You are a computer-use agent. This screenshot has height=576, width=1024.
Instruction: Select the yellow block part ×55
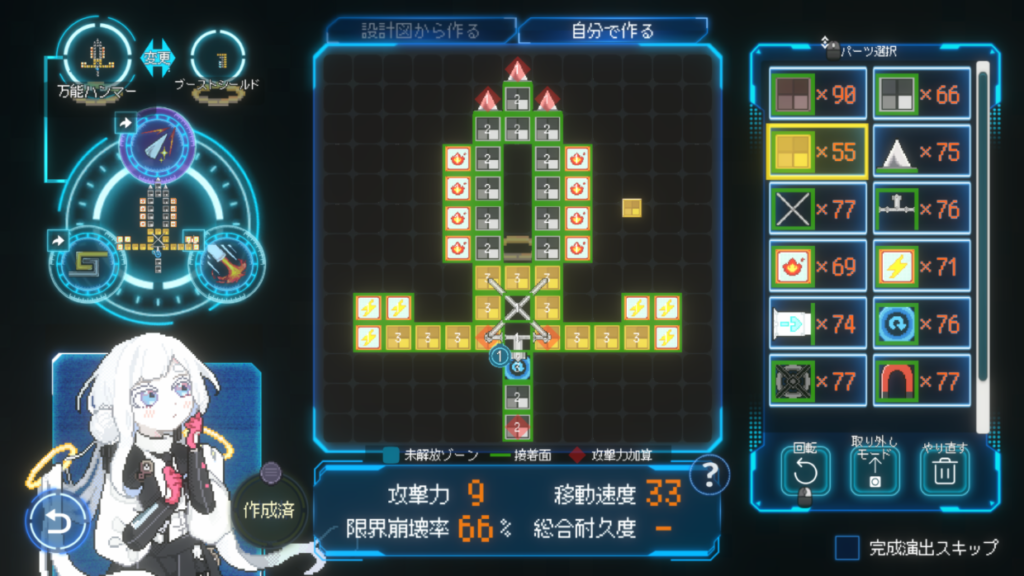click(x=817, y=152)
